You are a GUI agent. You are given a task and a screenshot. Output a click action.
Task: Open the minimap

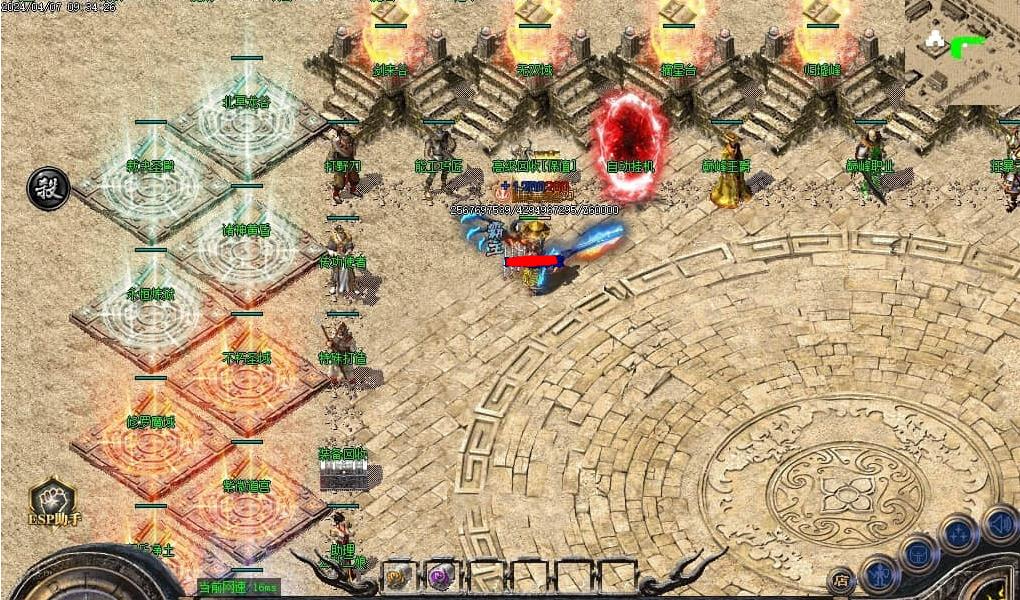point(961,51)
